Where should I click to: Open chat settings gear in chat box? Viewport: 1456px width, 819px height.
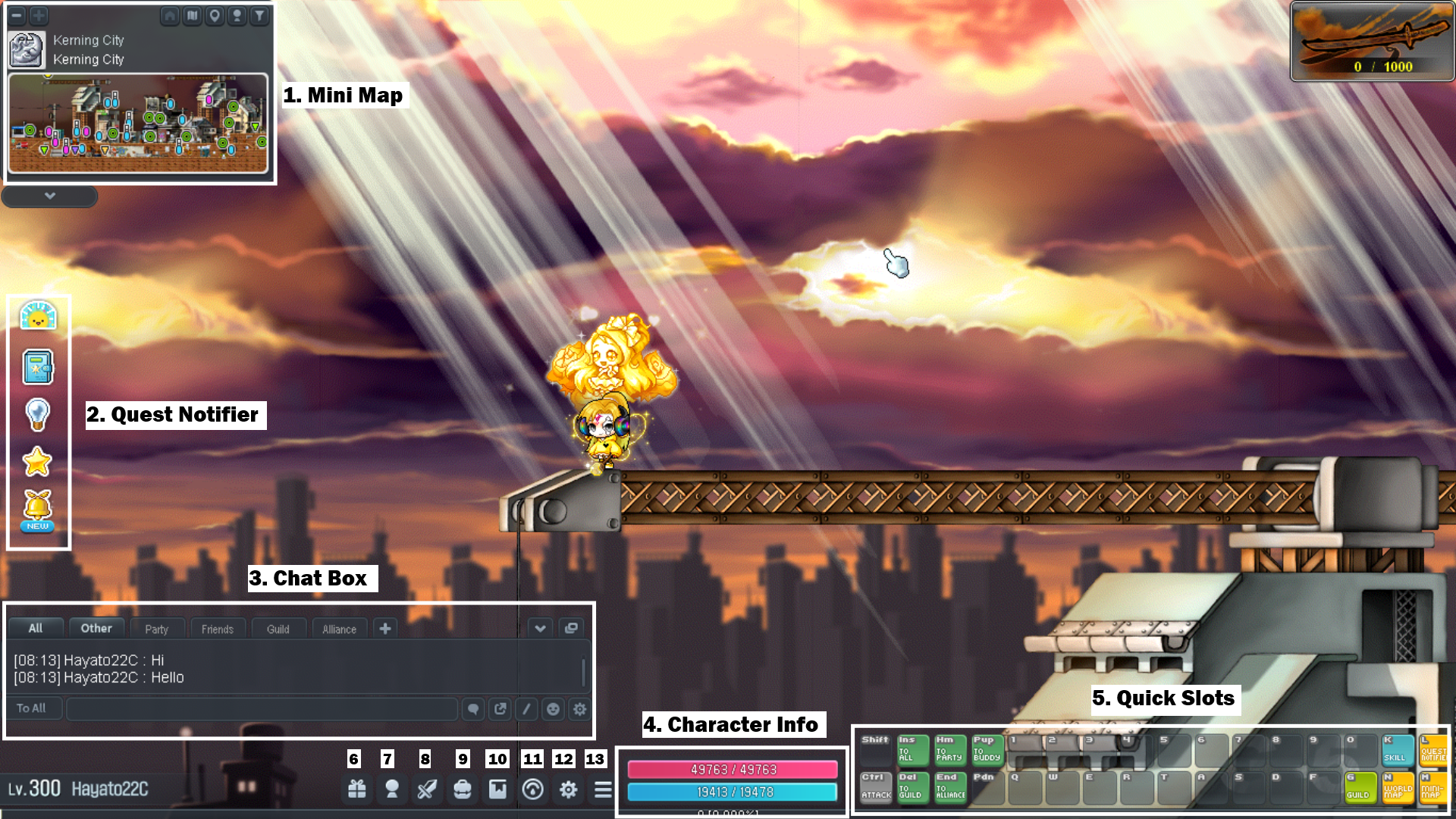579,709
